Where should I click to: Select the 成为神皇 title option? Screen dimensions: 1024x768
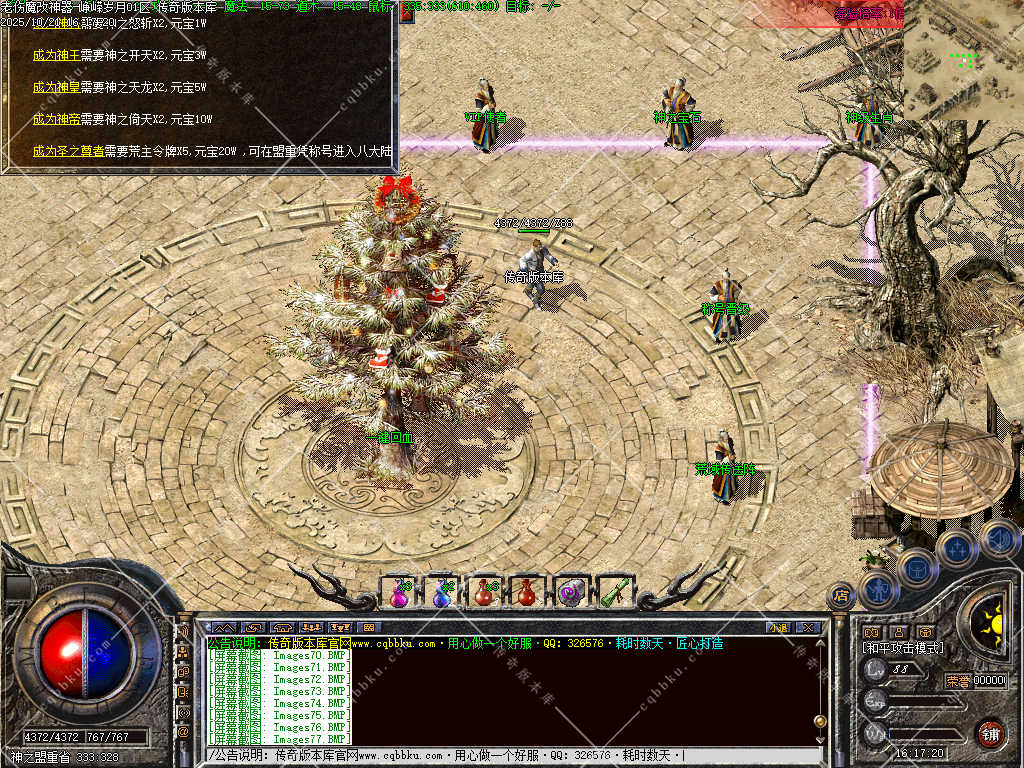tap(56, 87)
